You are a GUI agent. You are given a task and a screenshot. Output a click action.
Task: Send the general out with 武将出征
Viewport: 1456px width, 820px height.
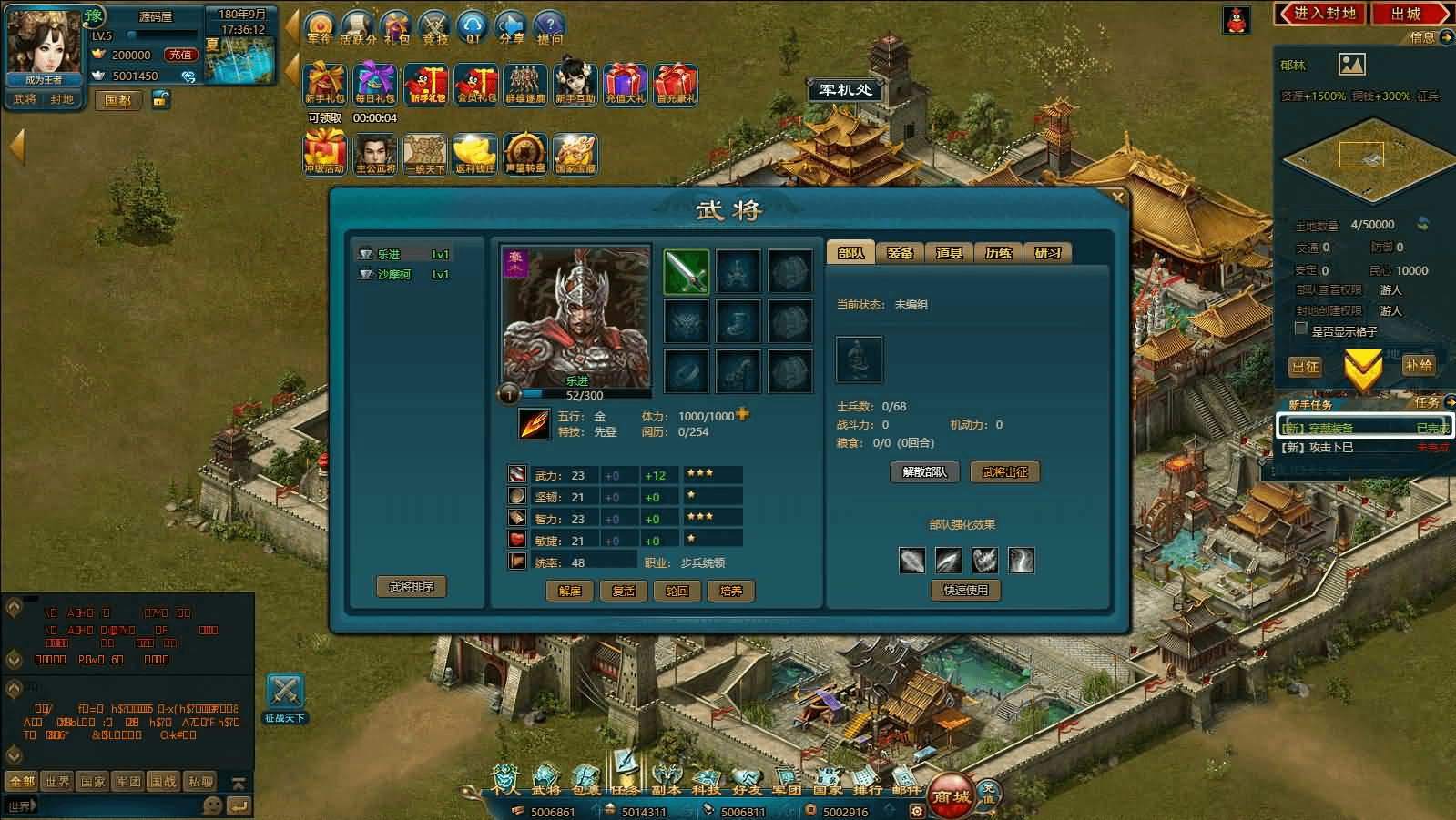coord(1005,471)
